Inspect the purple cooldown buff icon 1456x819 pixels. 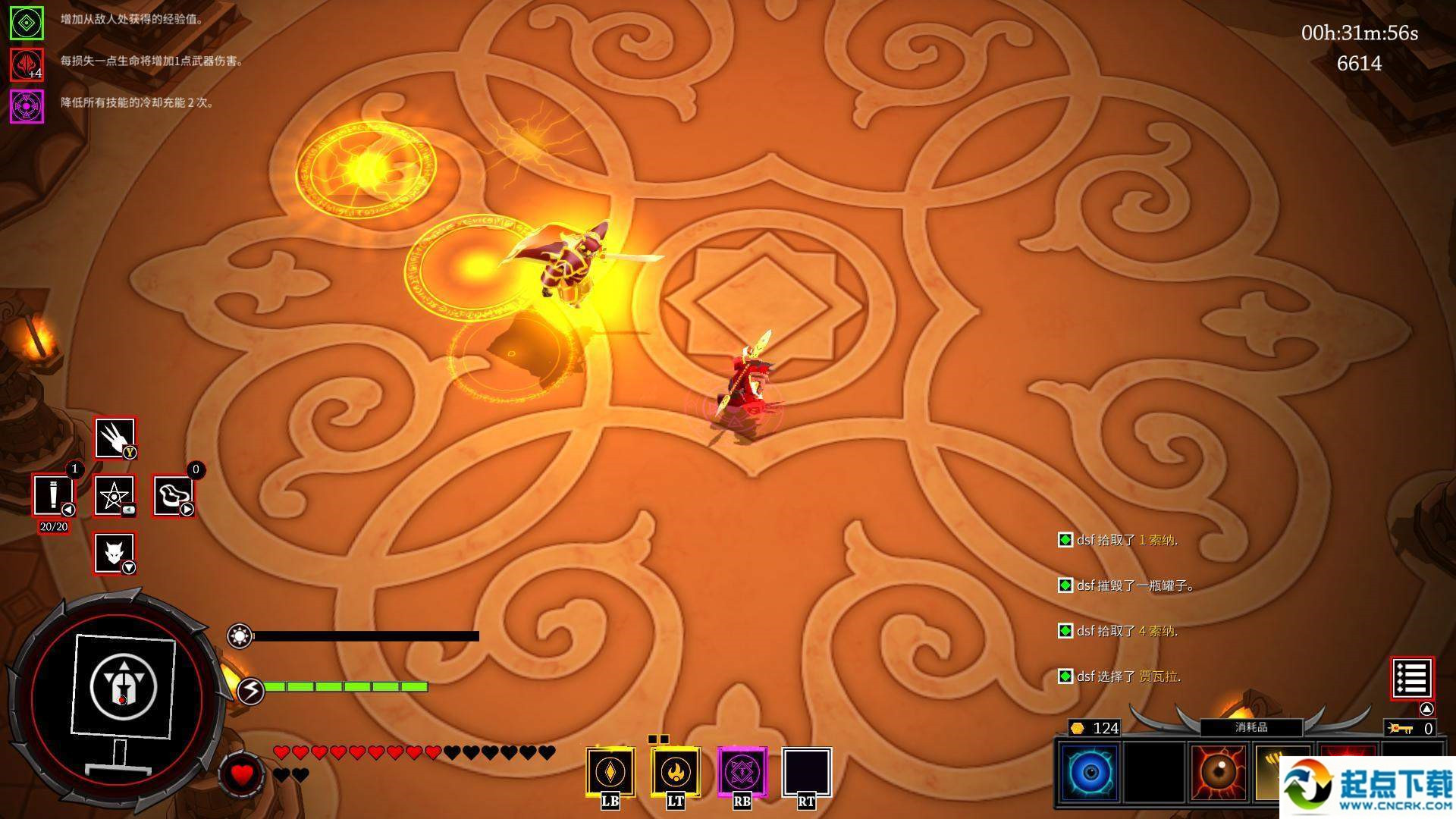pos(27,106)
